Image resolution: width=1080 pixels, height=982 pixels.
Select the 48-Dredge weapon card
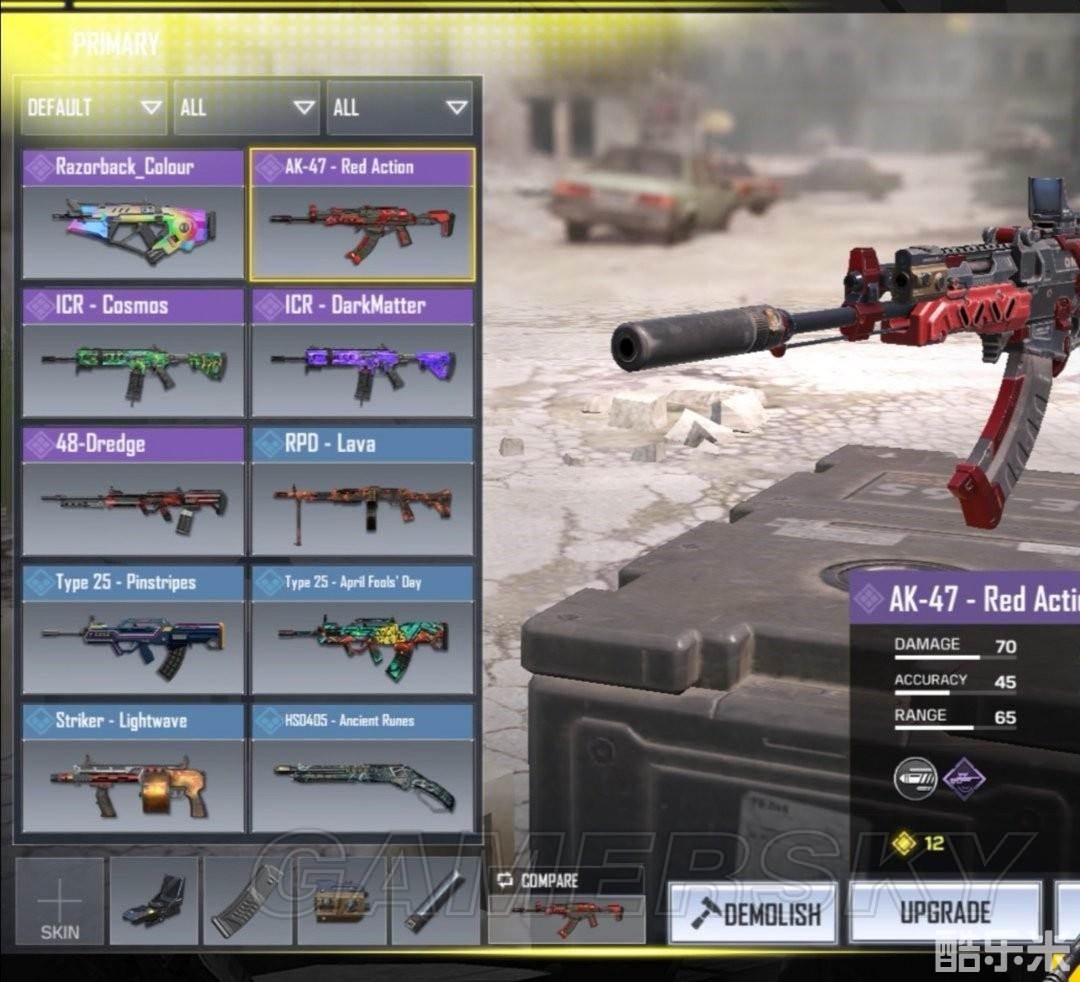[x=133, y=490]
